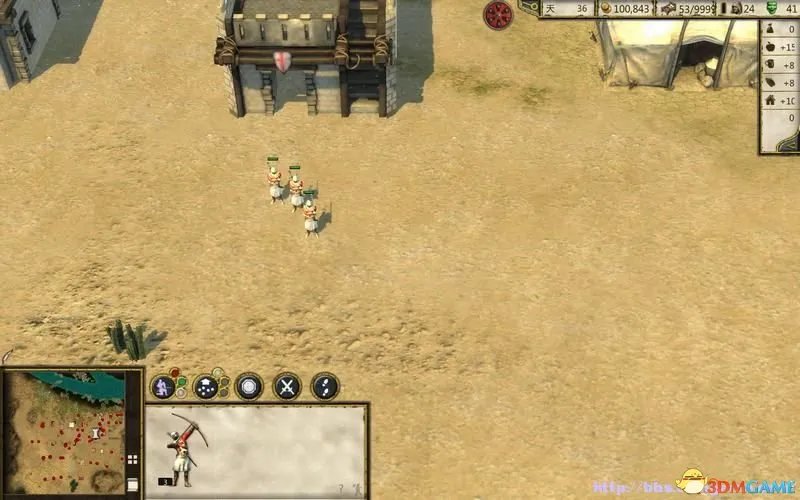This screenshot has height=500, width=800.
Task: Select the unit stance icon with kneeling soldier
Action: tap(163, 386)
